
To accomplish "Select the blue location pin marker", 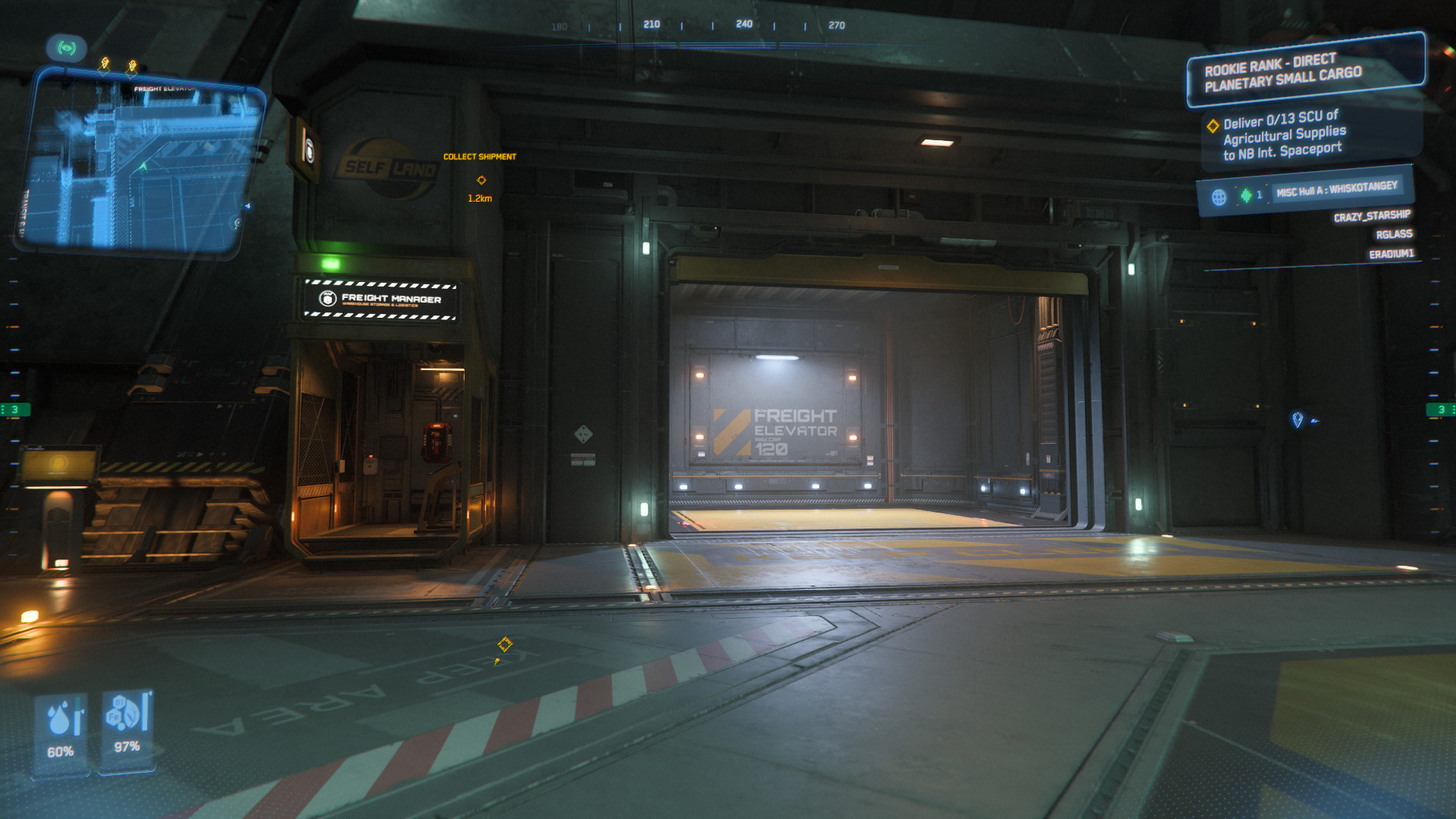I will [1297, 419].
